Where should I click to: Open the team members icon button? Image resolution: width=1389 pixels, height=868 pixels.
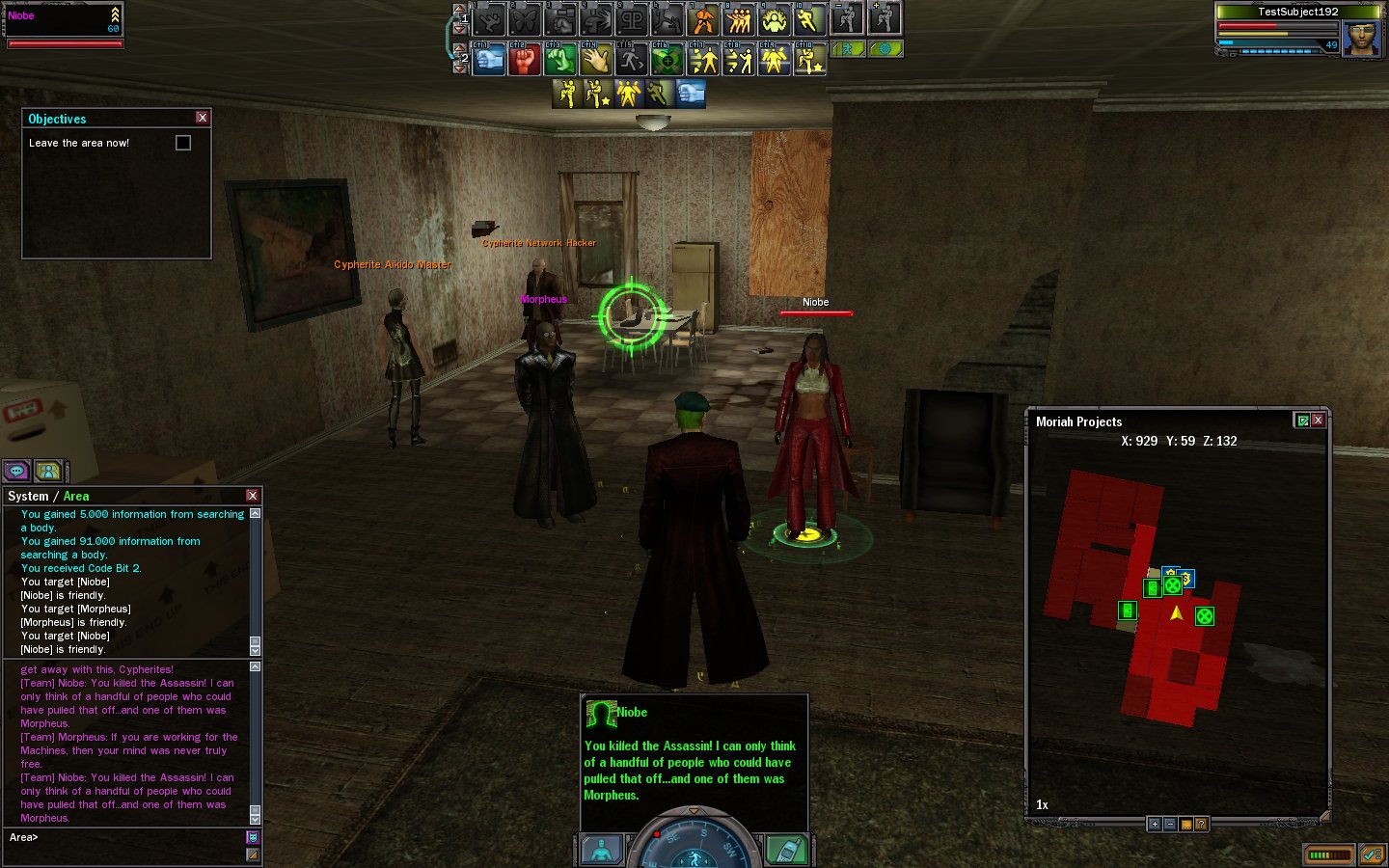click(x=47, y=471)
